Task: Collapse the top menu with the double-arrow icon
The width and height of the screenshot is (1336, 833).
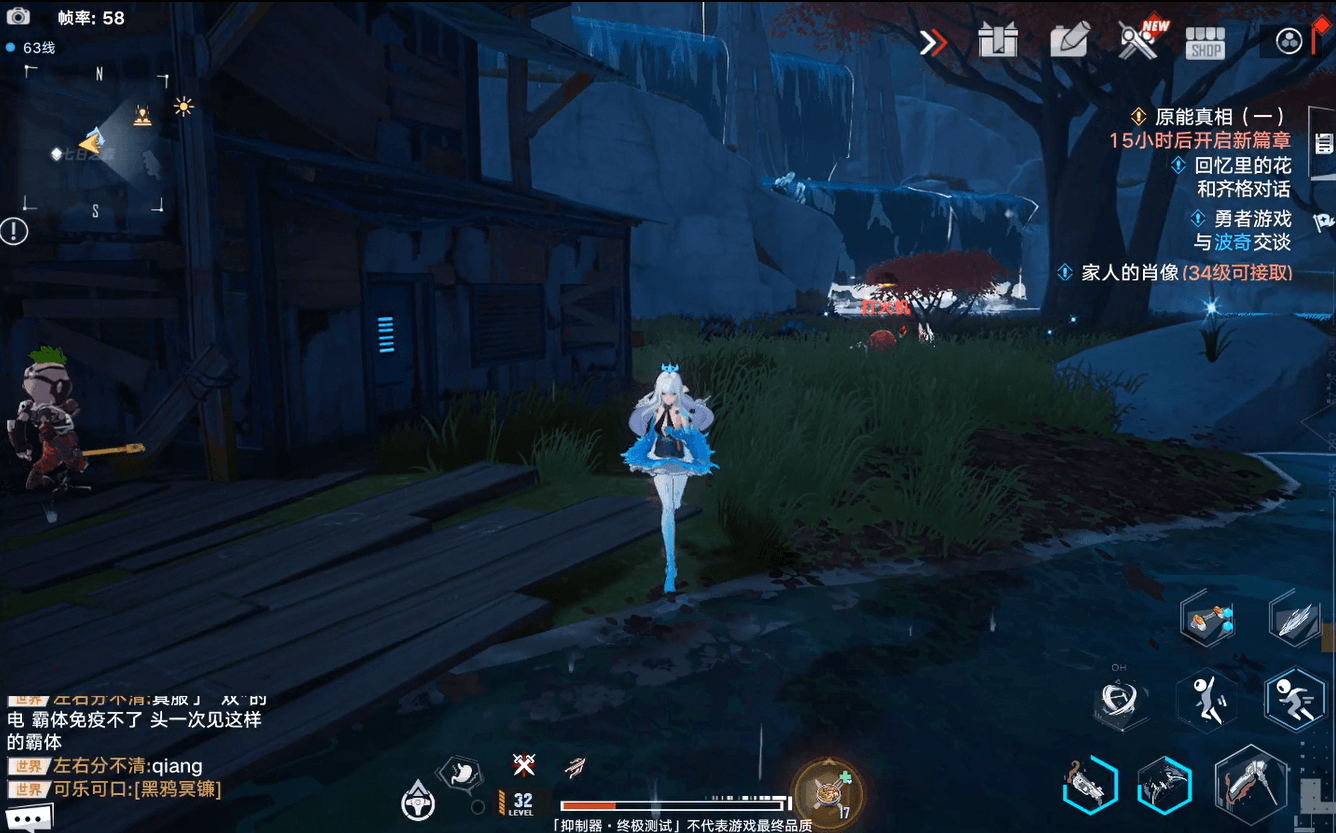Action: (x=933, y=43)
